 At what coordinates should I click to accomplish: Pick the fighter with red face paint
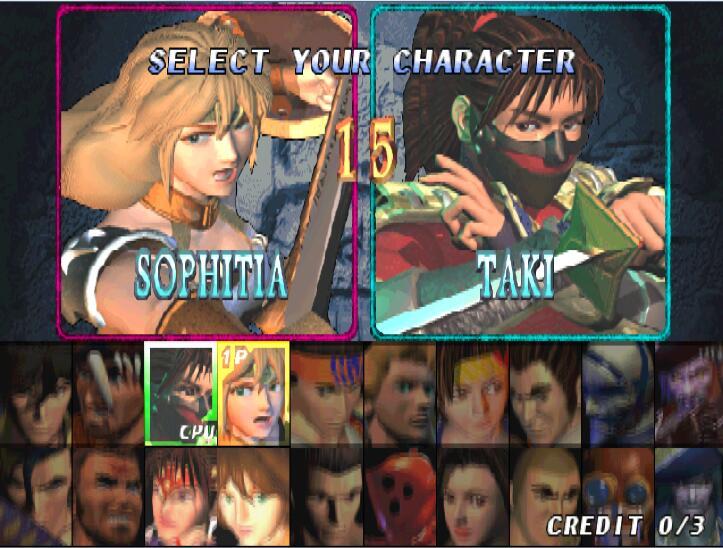pyautogui.click(x=181, y=496)
